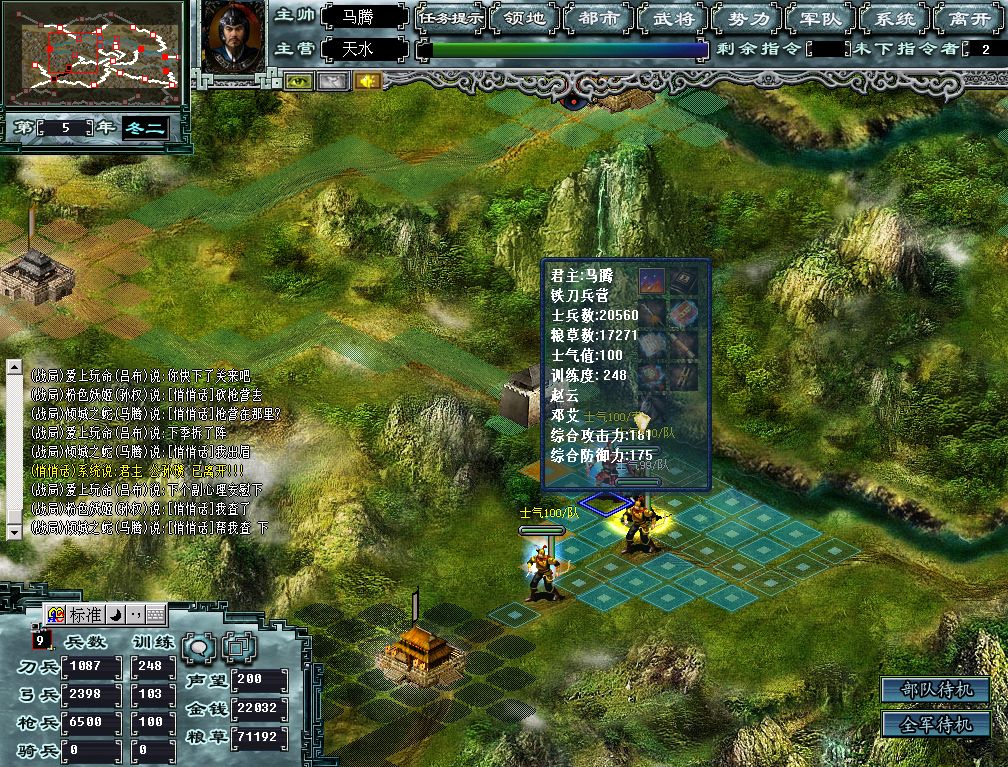Open the speech bubble chat button
Viewport: 1008px width, 767px height.
[x=200, y=647]
